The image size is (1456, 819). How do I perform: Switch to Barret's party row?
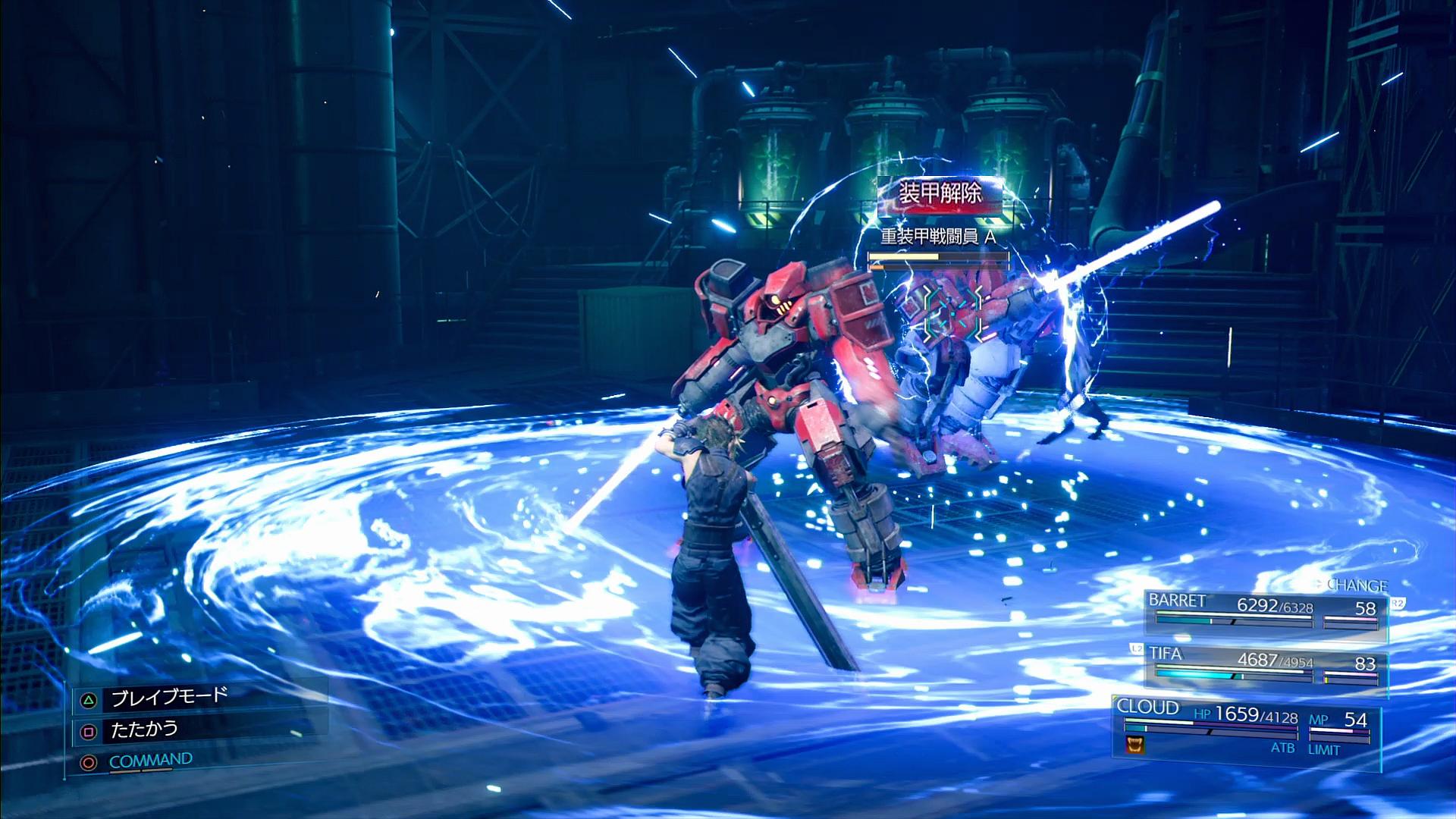[x=1263, y=610]
